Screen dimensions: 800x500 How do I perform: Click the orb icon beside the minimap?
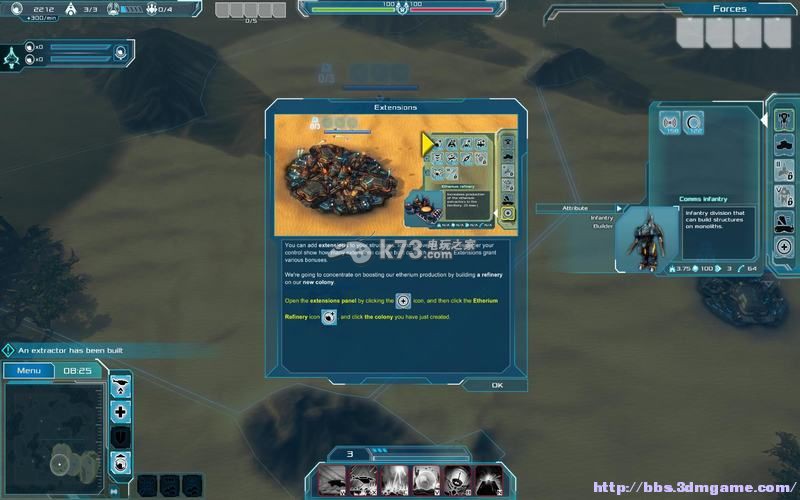click(121, 461)
